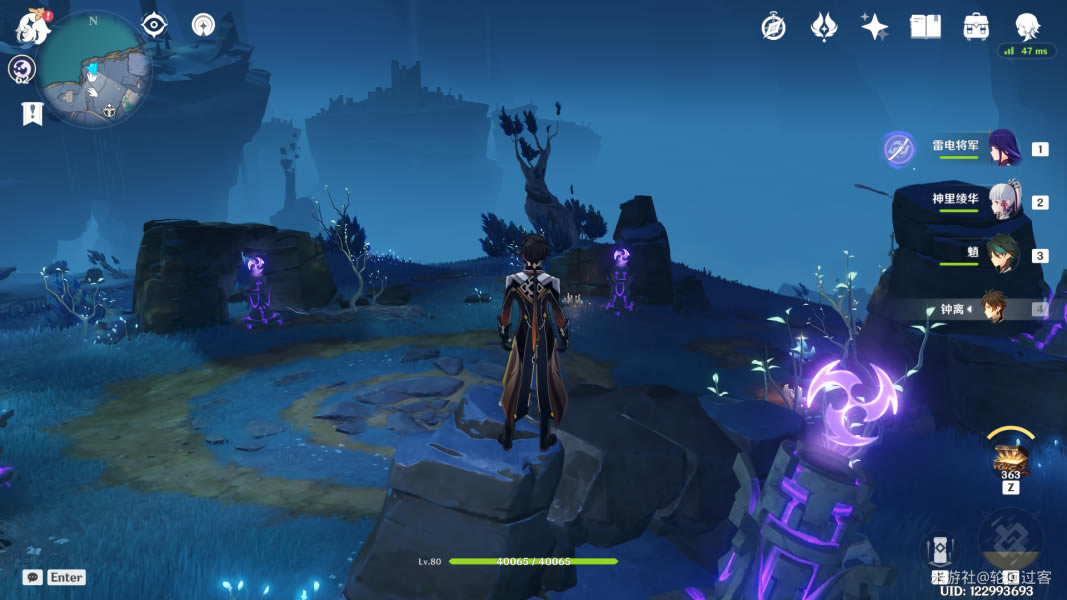Select active character 钟离 in party list

[x=993, y=308]
